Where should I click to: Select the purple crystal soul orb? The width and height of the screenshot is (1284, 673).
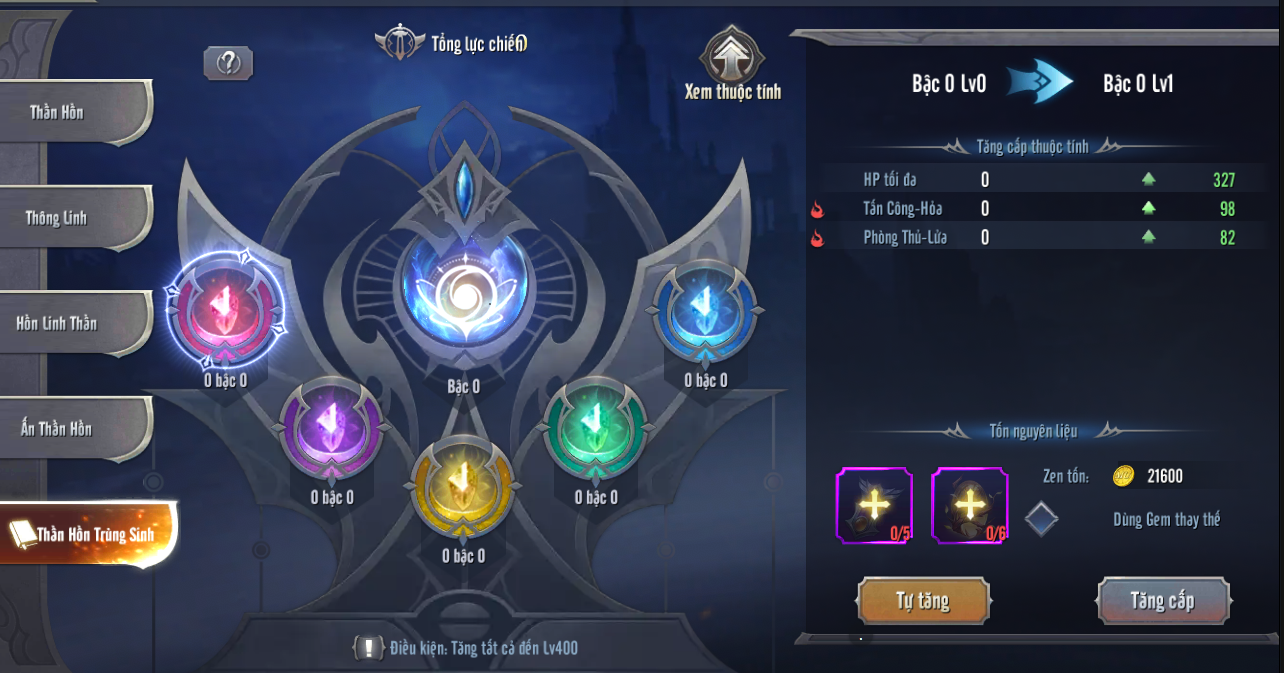[x=331, y=427]
